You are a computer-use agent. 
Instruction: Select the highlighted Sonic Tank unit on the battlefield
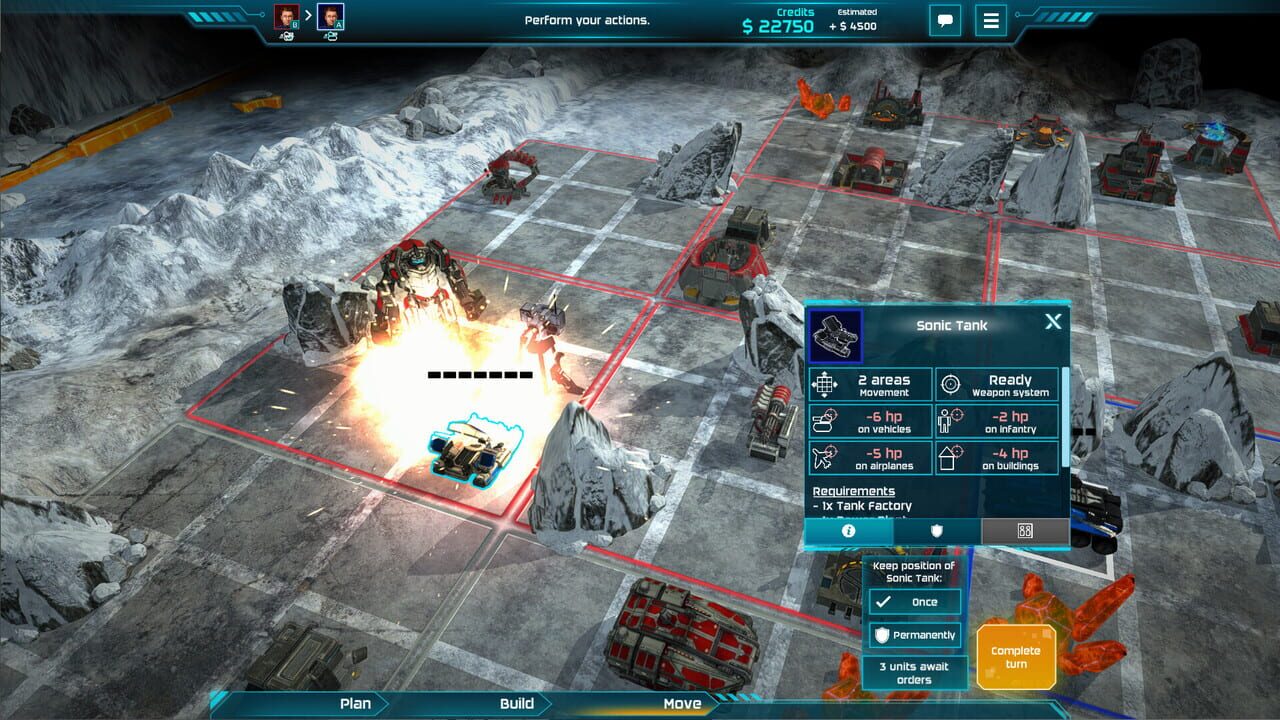click(x=475, y=450)
